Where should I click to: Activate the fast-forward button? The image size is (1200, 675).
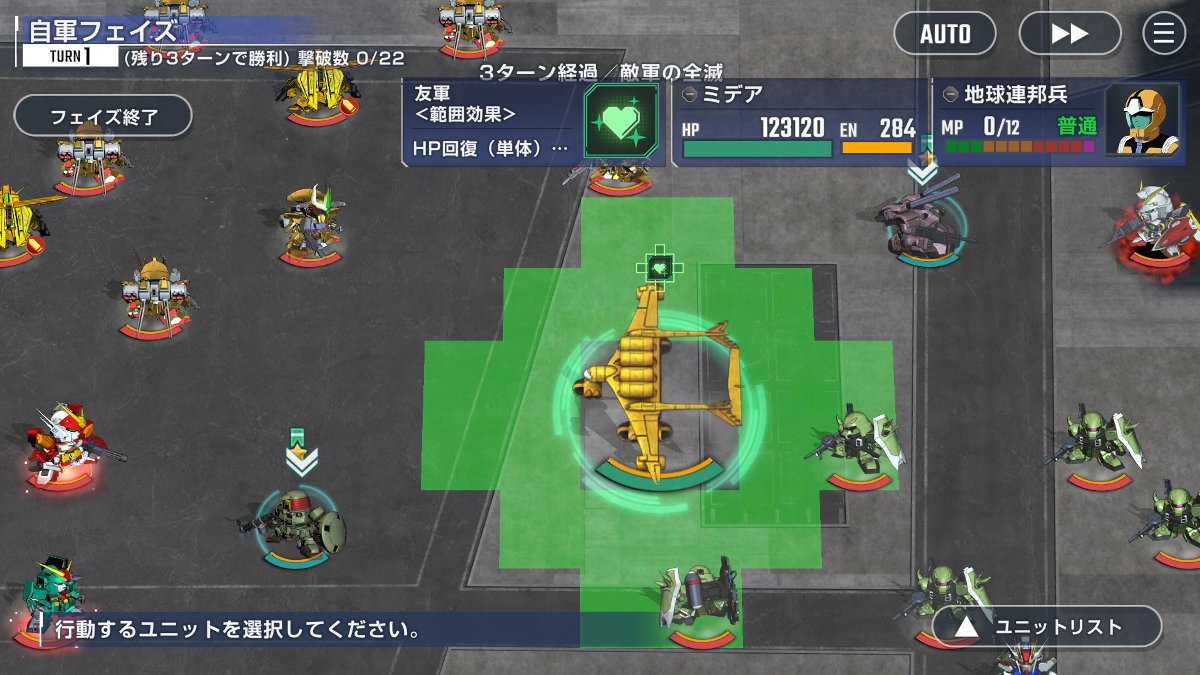(1070, 33)
